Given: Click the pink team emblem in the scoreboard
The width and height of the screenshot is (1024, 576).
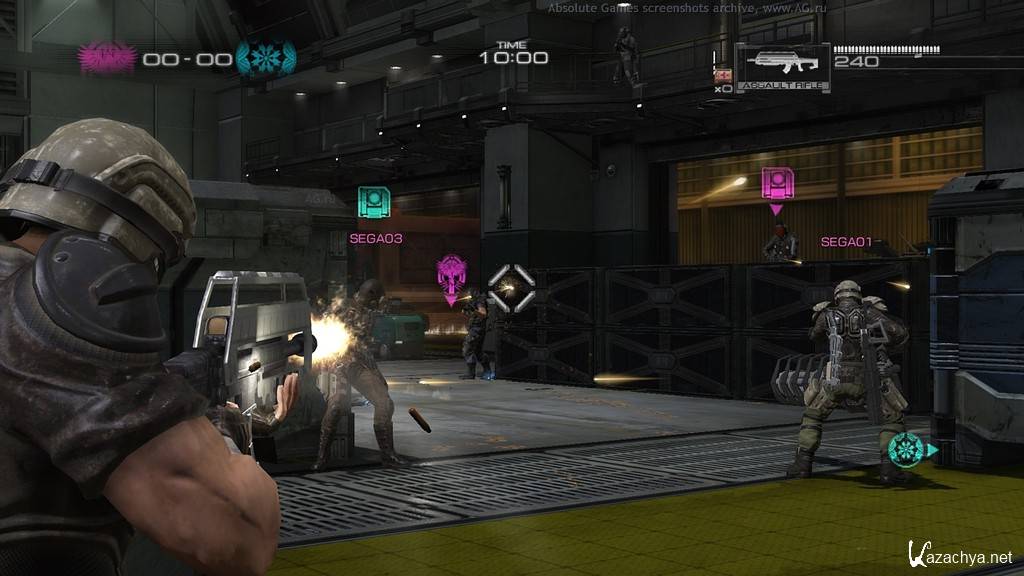Looking at the screenshot, I should pos(108,57).
